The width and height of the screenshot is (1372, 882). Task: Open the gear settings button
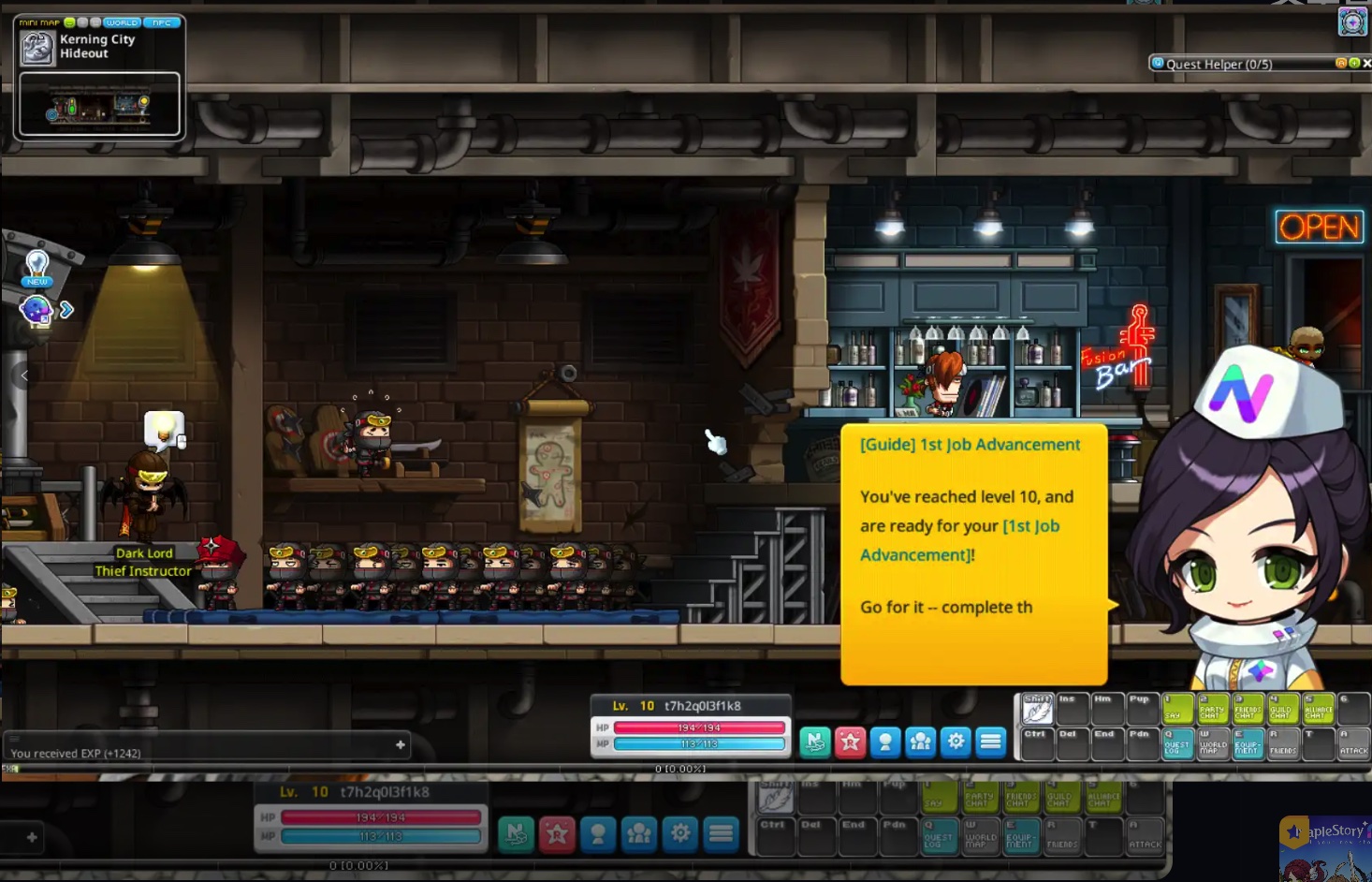click(x=956, y=742)
